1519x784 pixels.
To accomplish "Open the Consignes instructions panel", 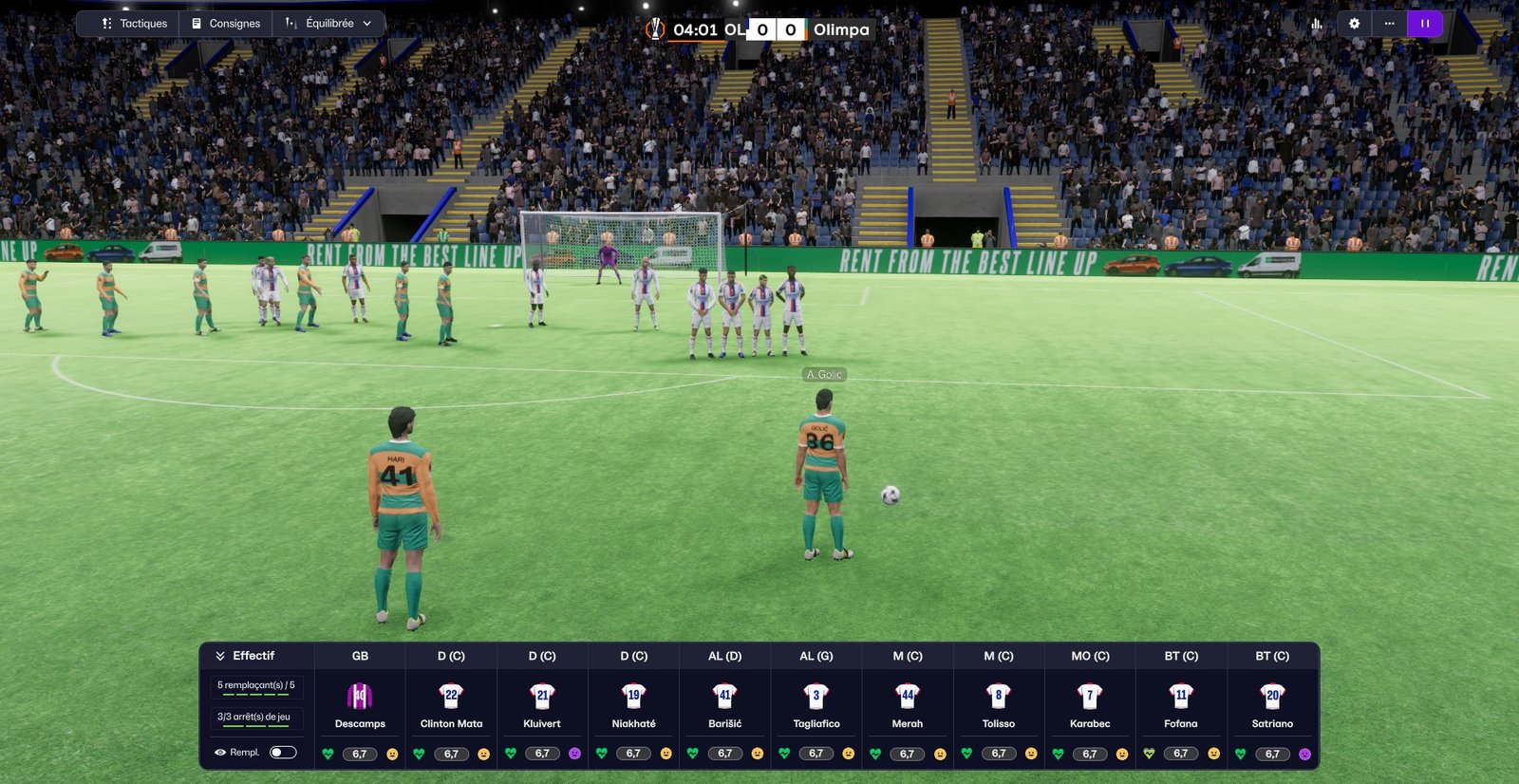I will pyautogui.click(x=226, y=24).
